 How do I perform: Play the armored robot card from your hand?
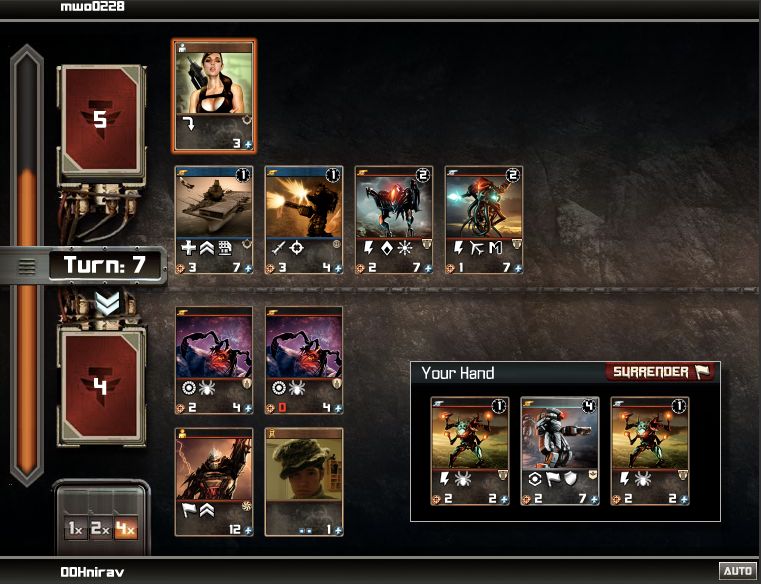559,451
